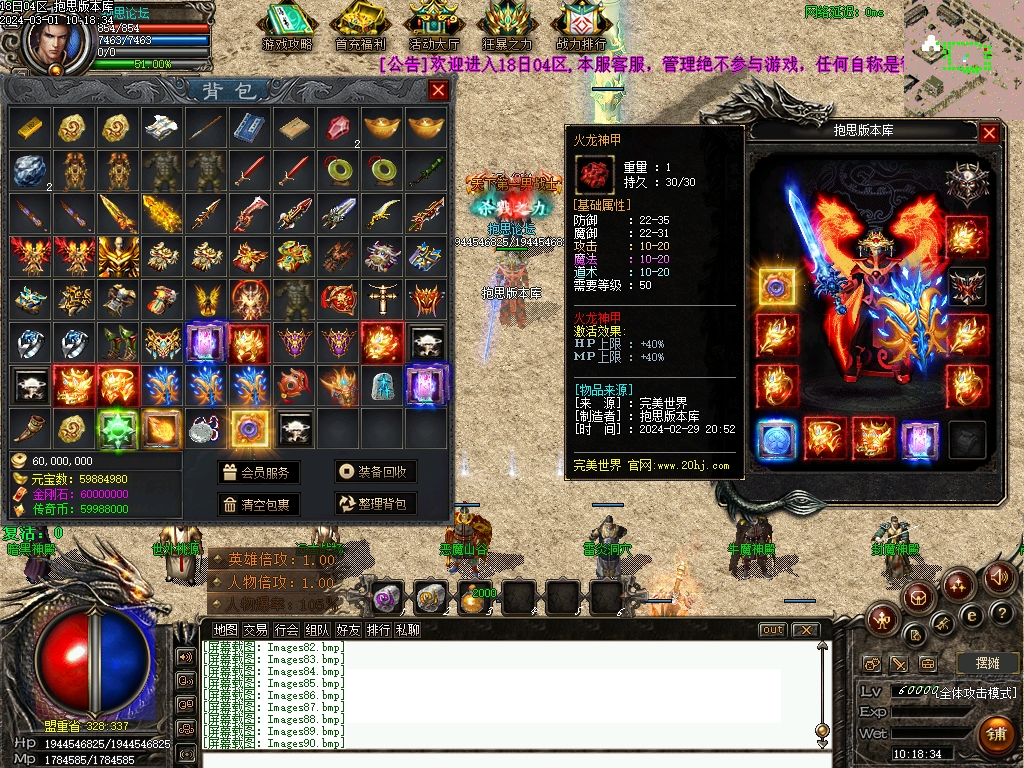
Task: Open the 狂暴之力 berserk power menu
Action: click(x=508, y=27)
